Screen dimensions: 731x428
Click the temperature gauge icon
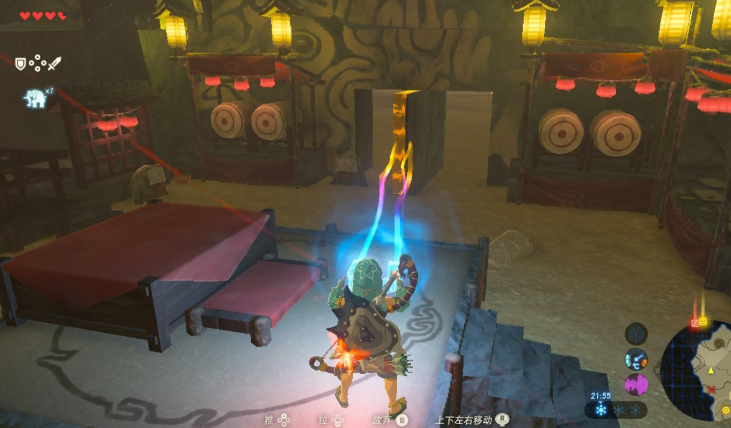636,359
